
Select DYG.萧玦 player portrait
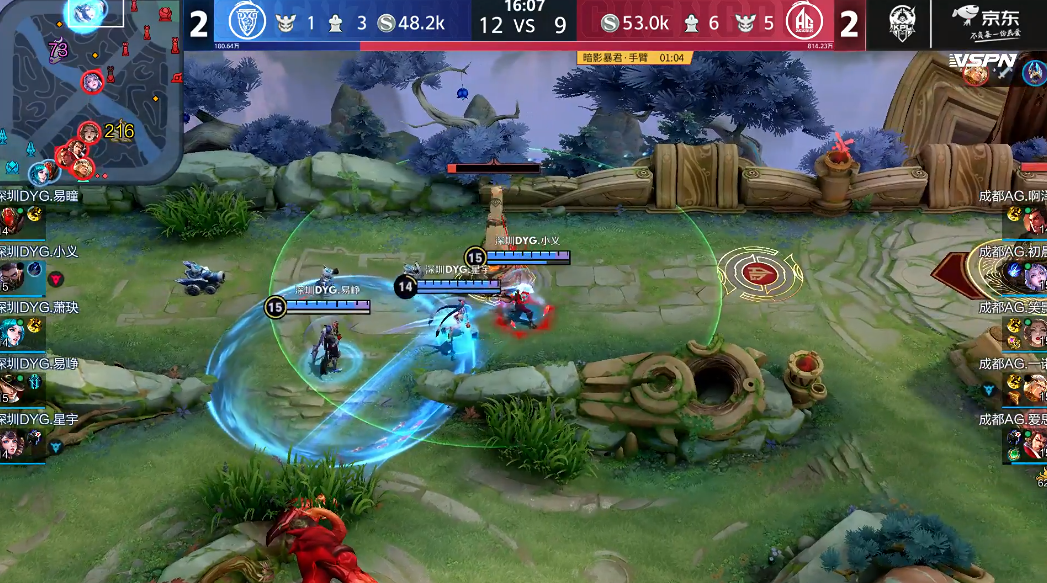14,332
